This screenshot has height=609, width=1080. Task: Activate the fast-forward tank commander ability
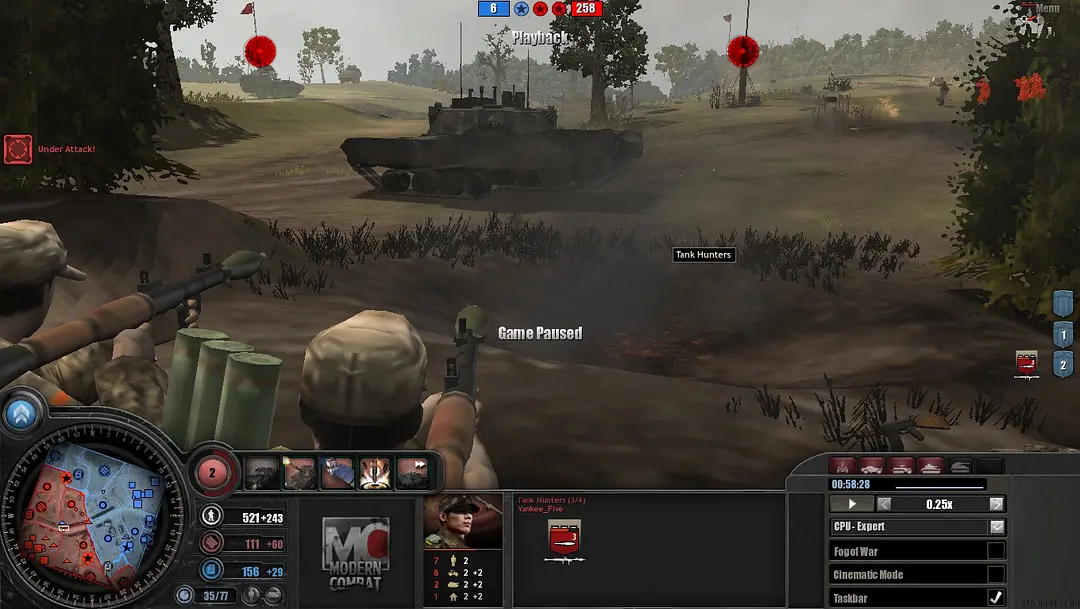click(412, 472)
